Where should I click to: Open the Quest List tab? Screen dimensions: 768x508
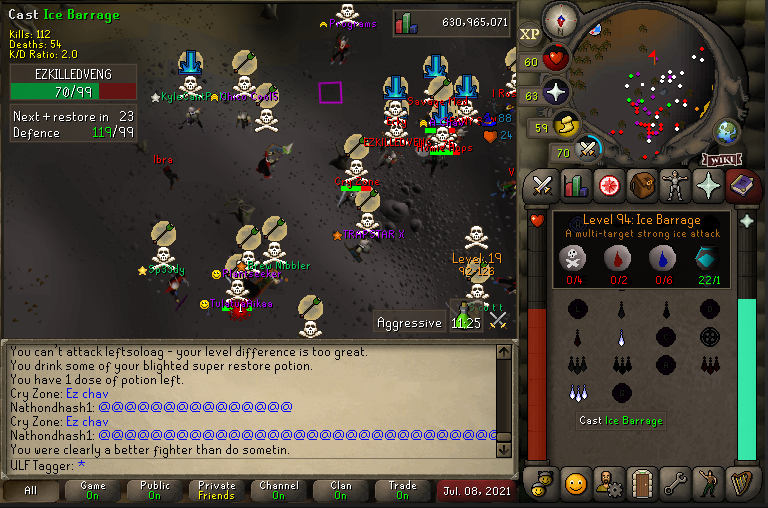(x=609, y=184)
